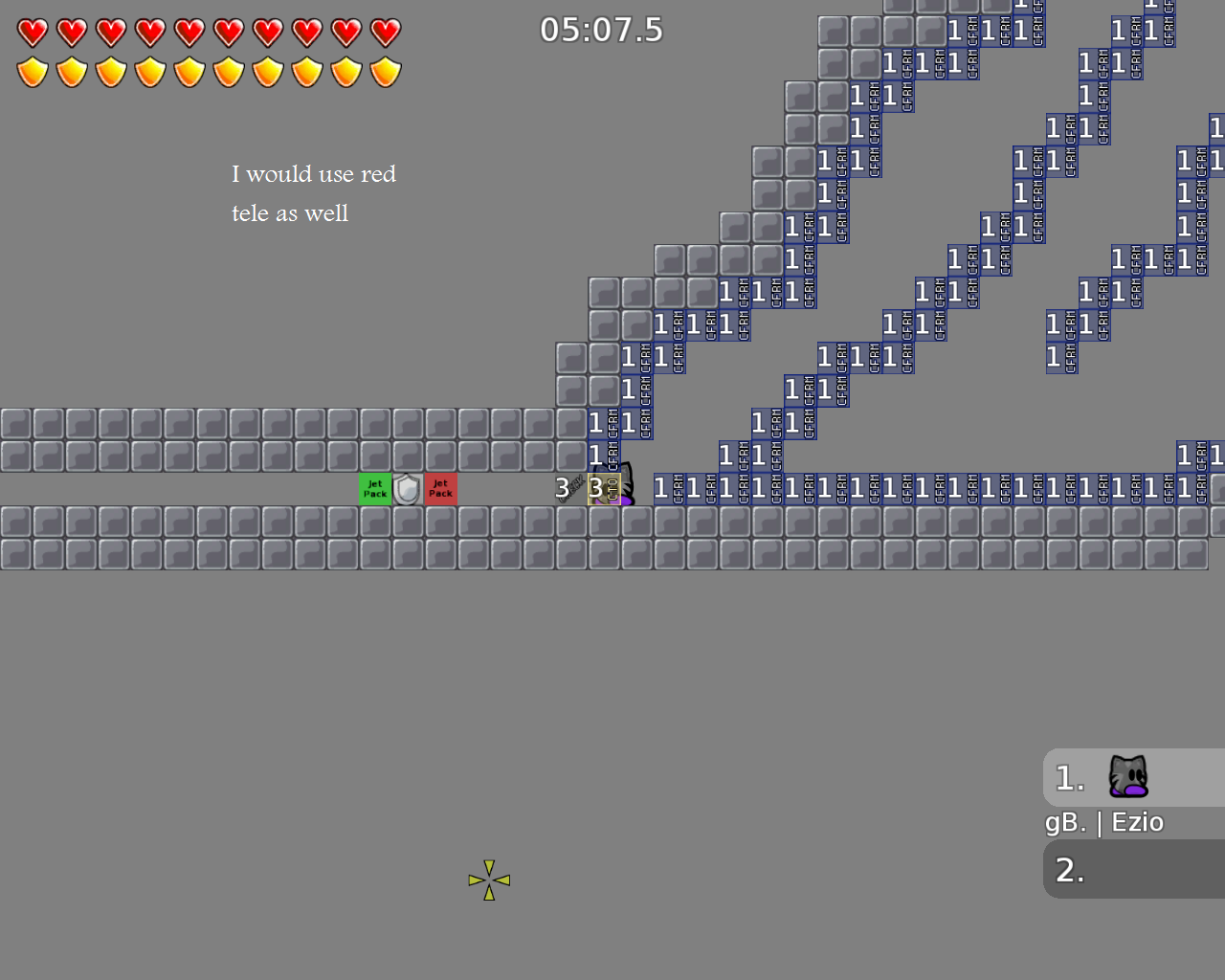Click the chat message about red tele
The height and width of the screenshot is (980, 1225).
pos(314,193)
